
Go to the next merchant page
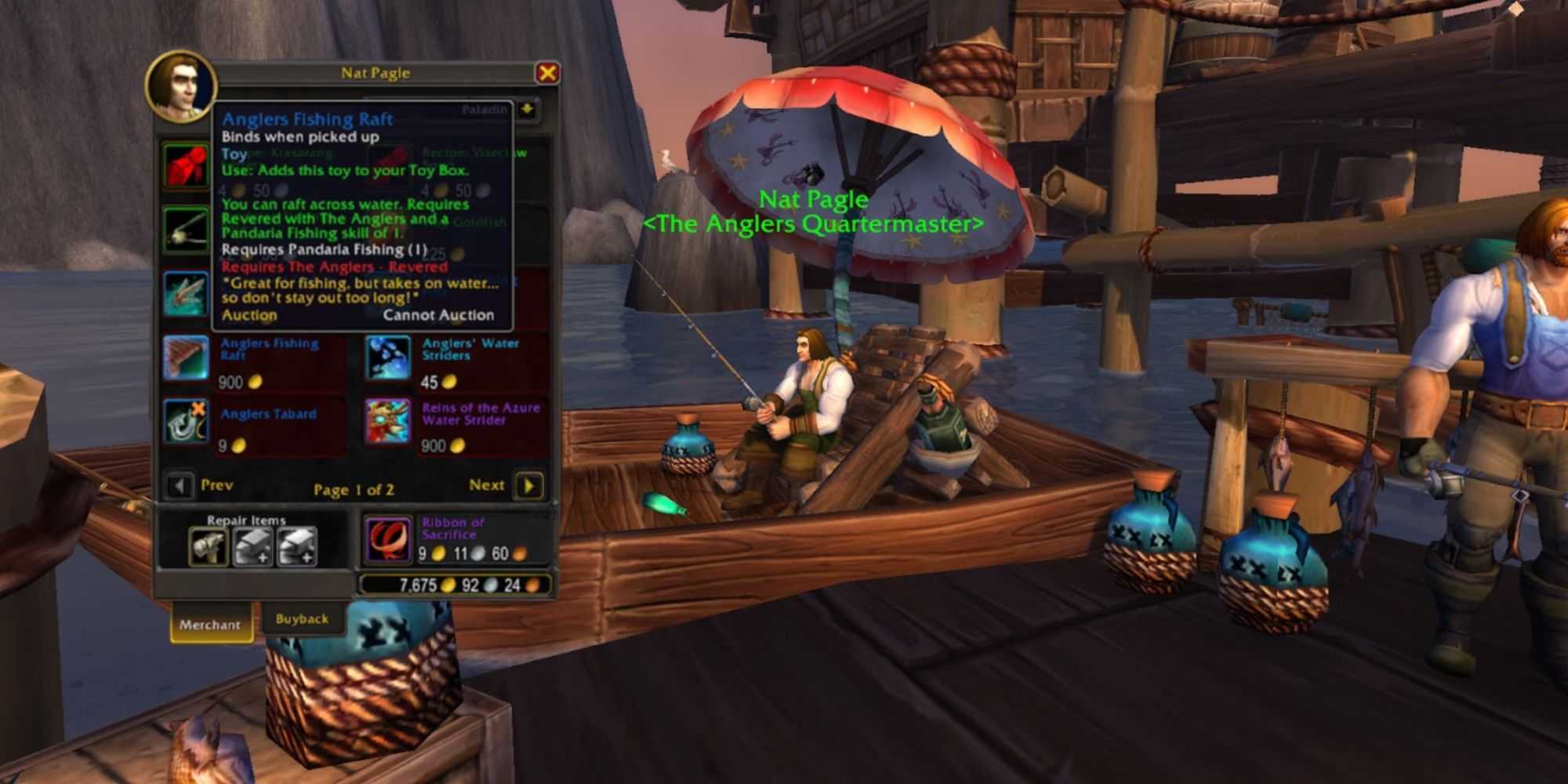pos(529,486)
